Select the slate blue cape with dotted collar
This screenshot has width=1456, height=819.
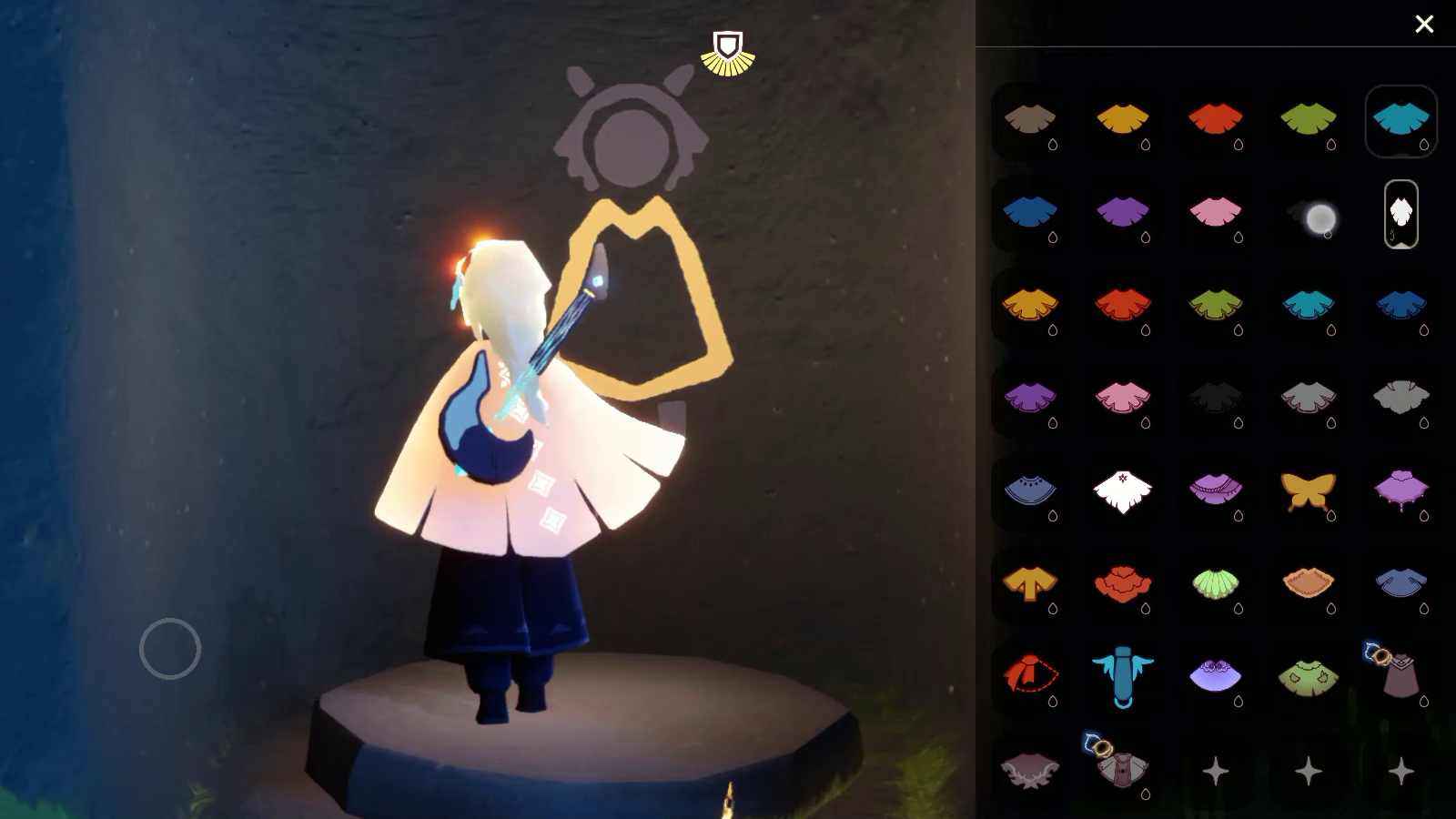pos(1029,490)
